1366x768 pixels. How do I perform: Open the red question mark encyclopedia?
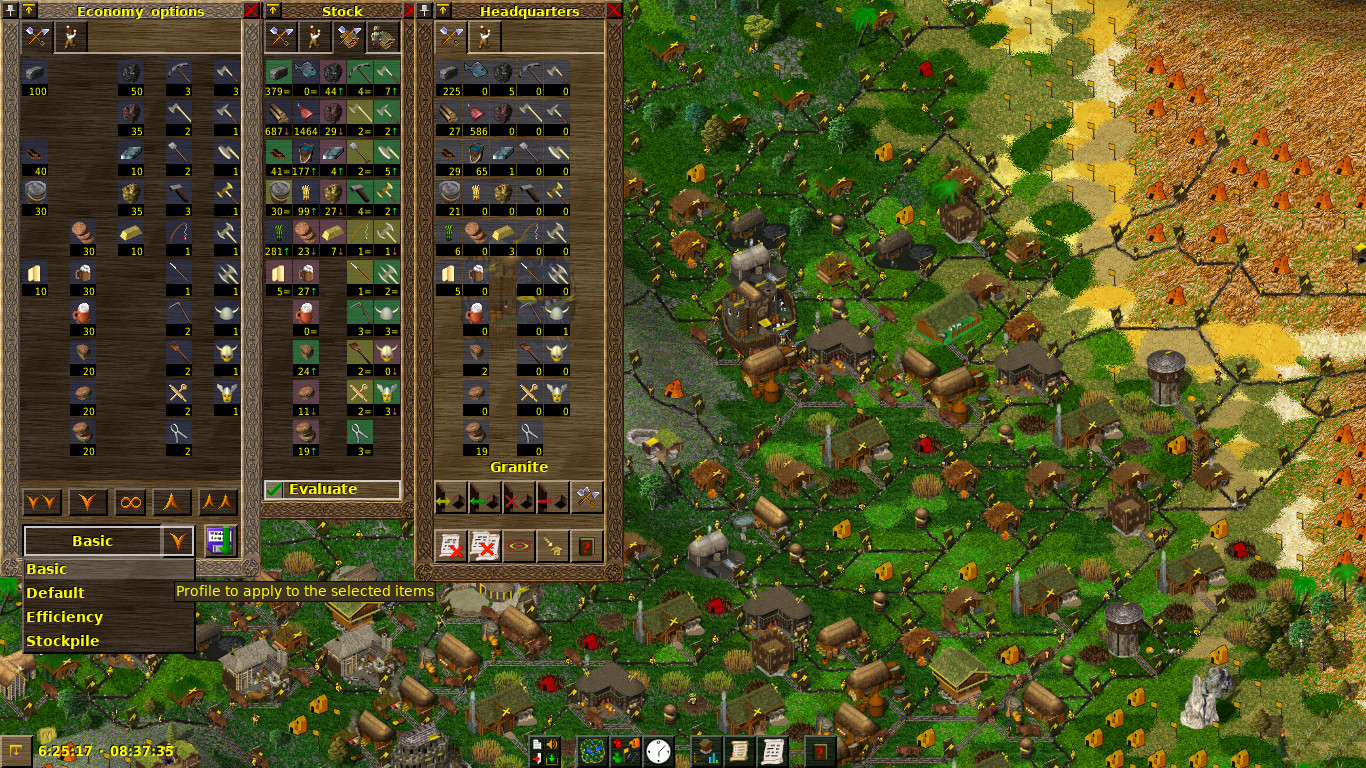click(821, 750)
